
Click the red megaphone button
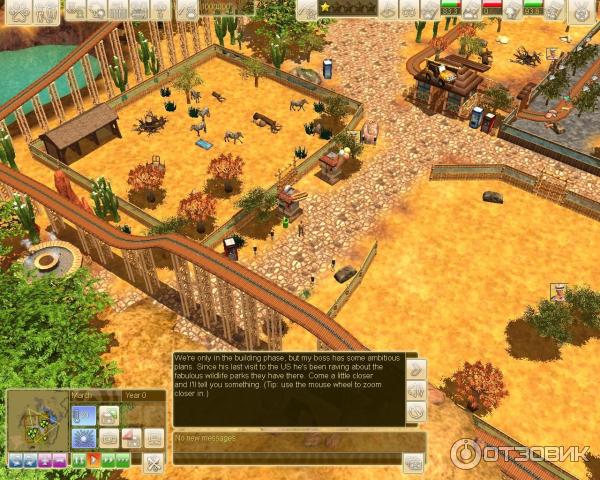click(130, 438)
